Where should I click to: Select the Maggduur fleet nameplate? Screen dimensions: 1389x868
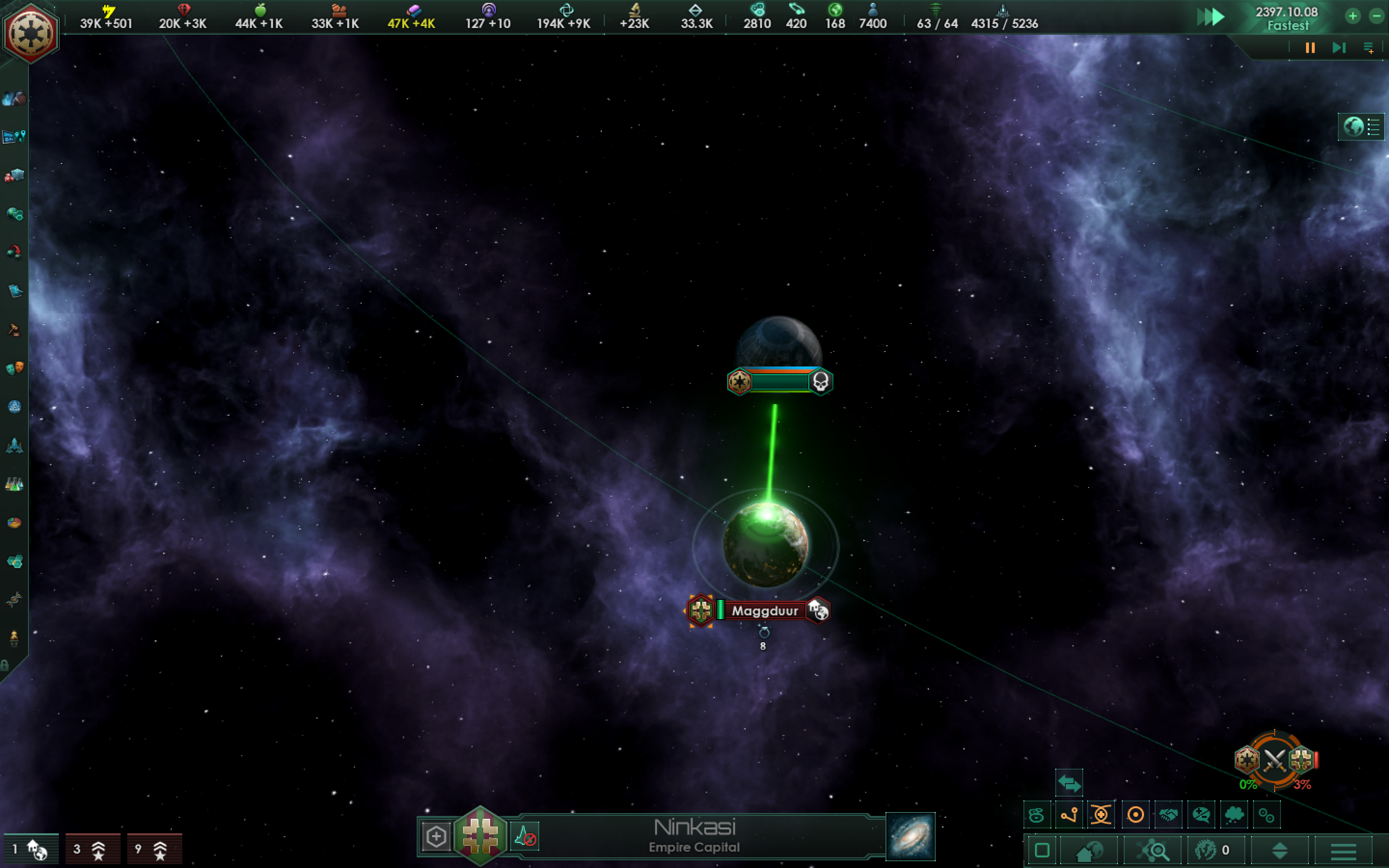[766, 610]
